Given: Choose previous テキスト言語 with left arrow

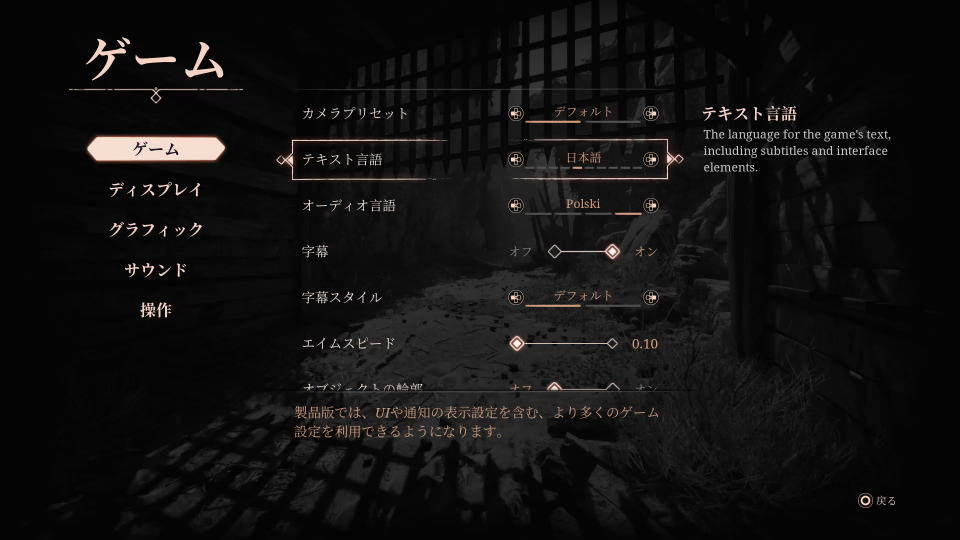Looking at the screenshot, I should (x=516, y=159).
